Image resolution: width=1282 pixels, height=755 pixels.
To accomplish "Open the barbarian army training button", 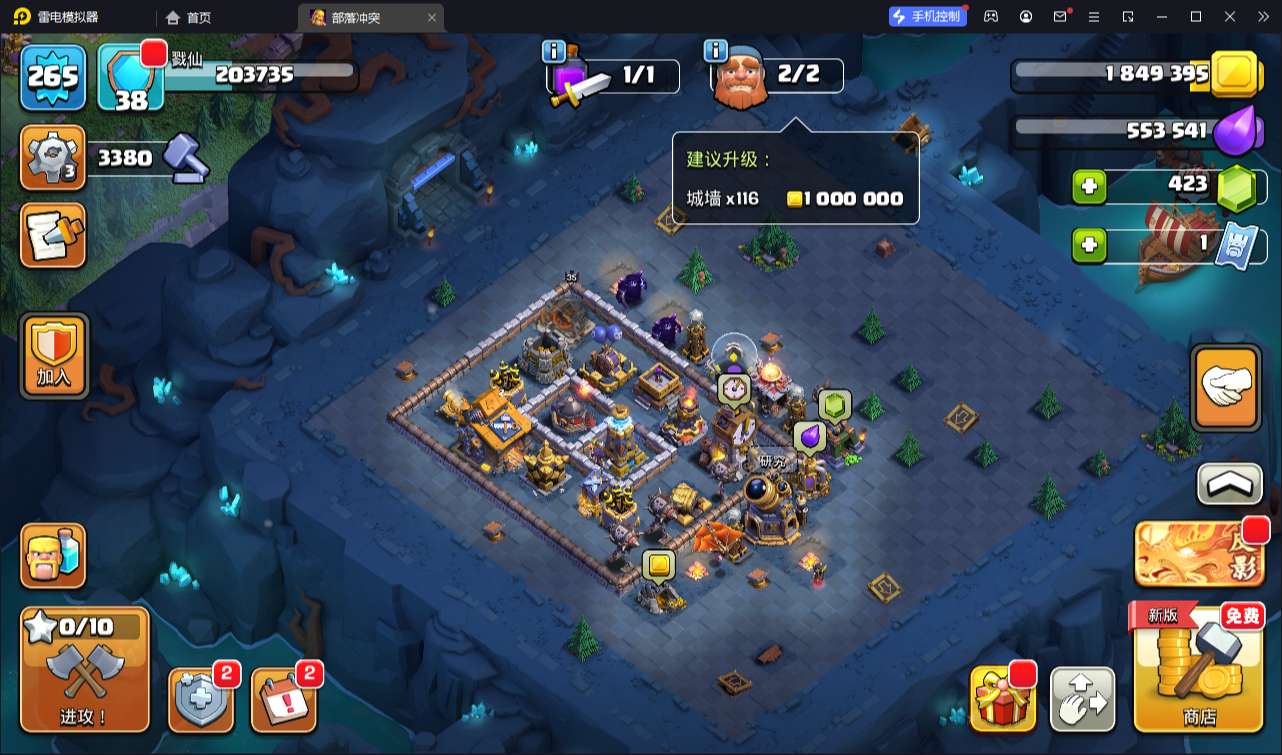I will point(54,556).
